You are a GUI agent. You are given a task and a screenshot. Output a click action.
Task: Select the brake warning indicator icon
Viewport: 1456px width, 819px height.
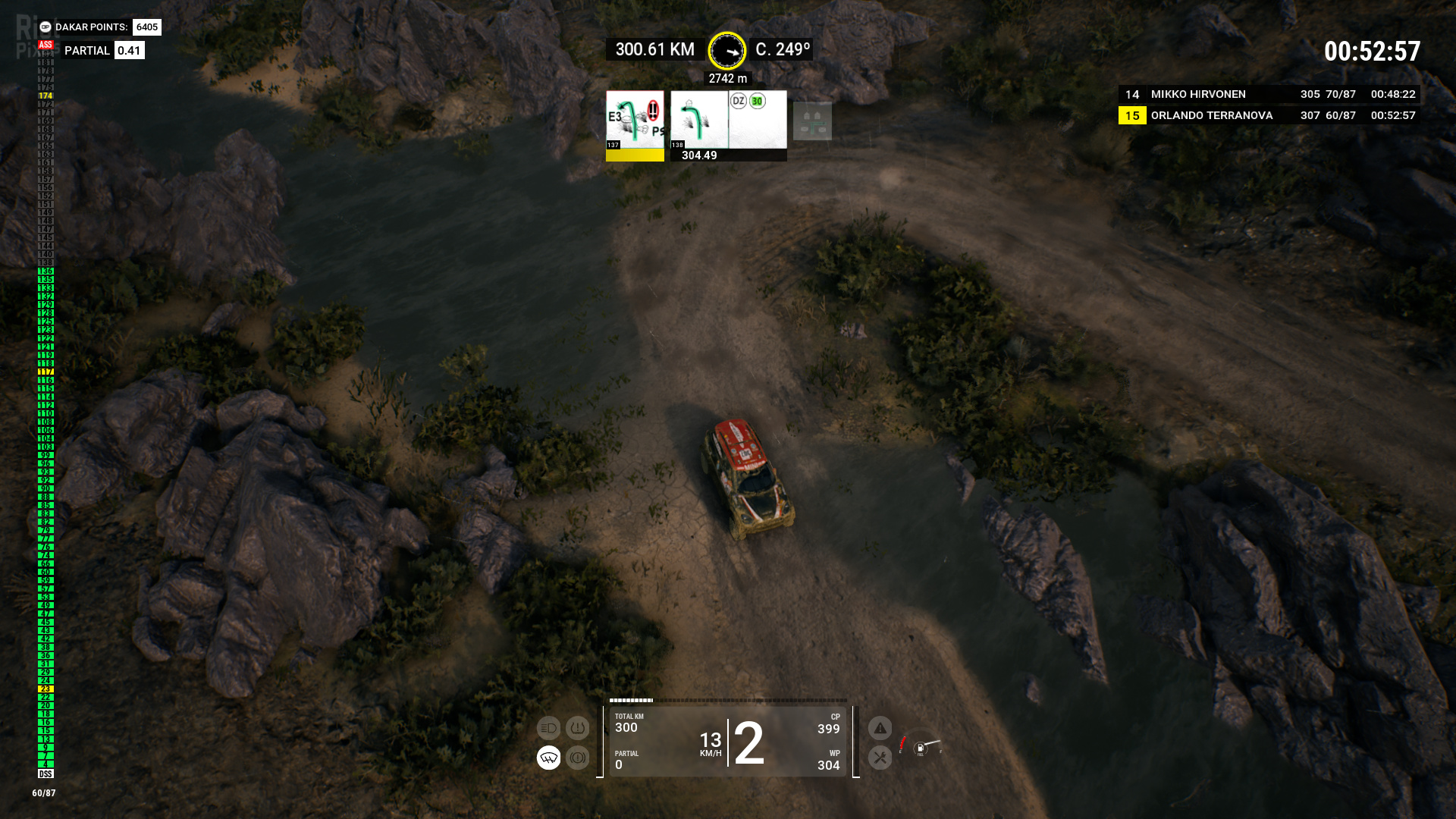[577, 758]
